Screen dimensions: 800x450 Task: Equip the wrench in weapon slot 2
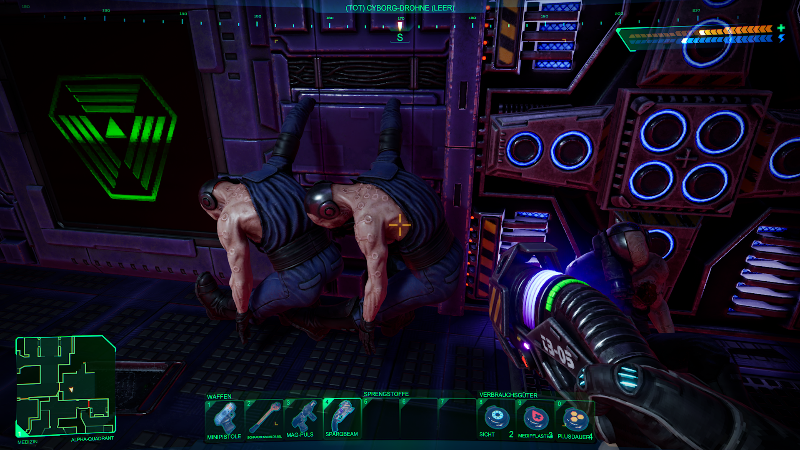[264, 417]
